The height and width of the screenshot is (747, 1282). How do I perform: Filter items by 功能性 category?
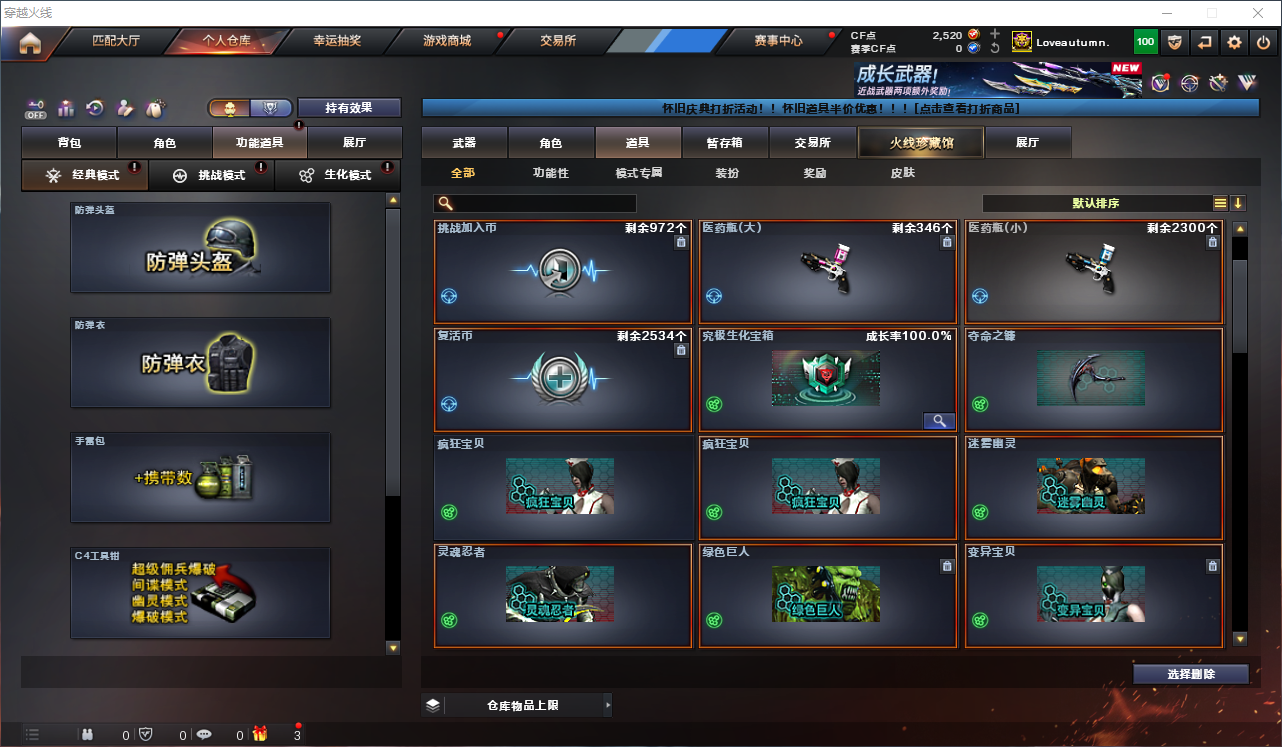pos(550,173)
